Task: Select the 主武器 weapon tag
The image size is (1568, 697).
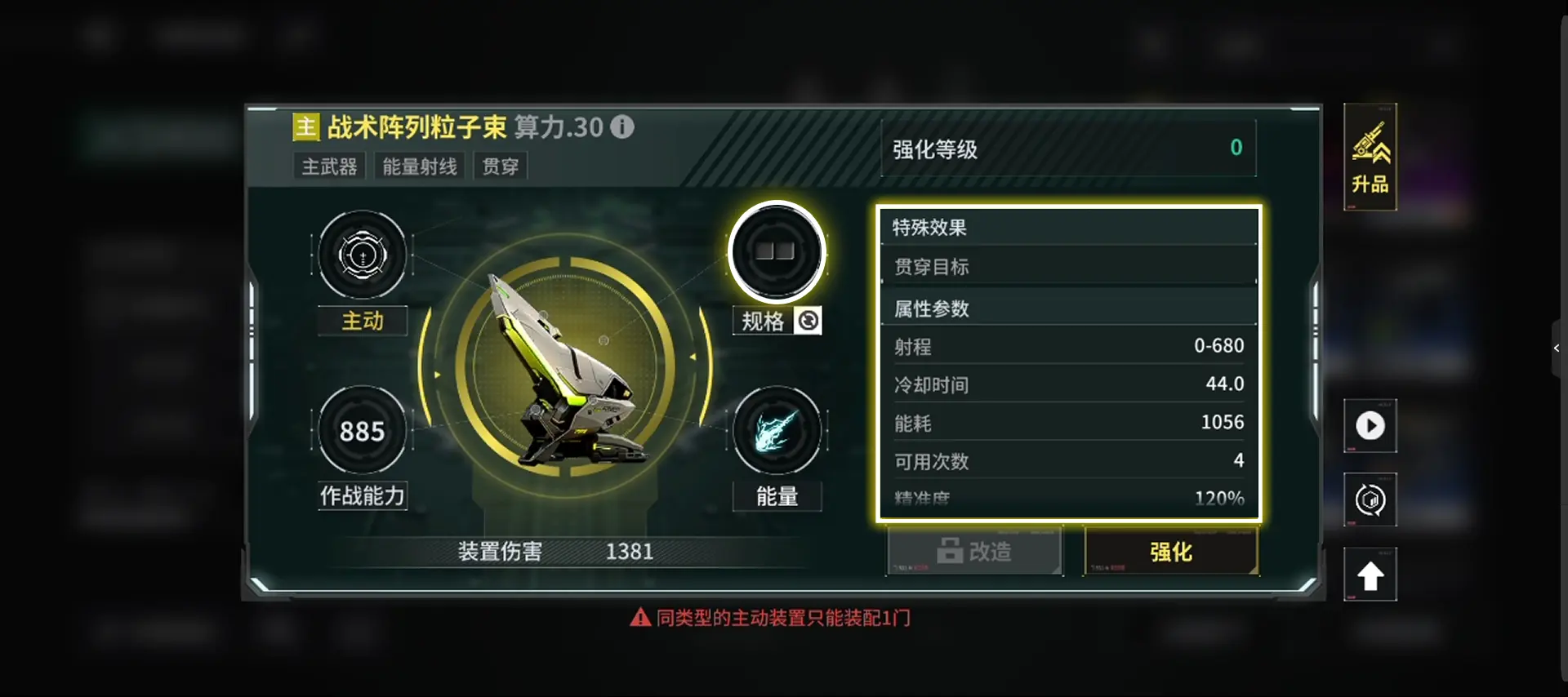Action: [x=329, y=165]
